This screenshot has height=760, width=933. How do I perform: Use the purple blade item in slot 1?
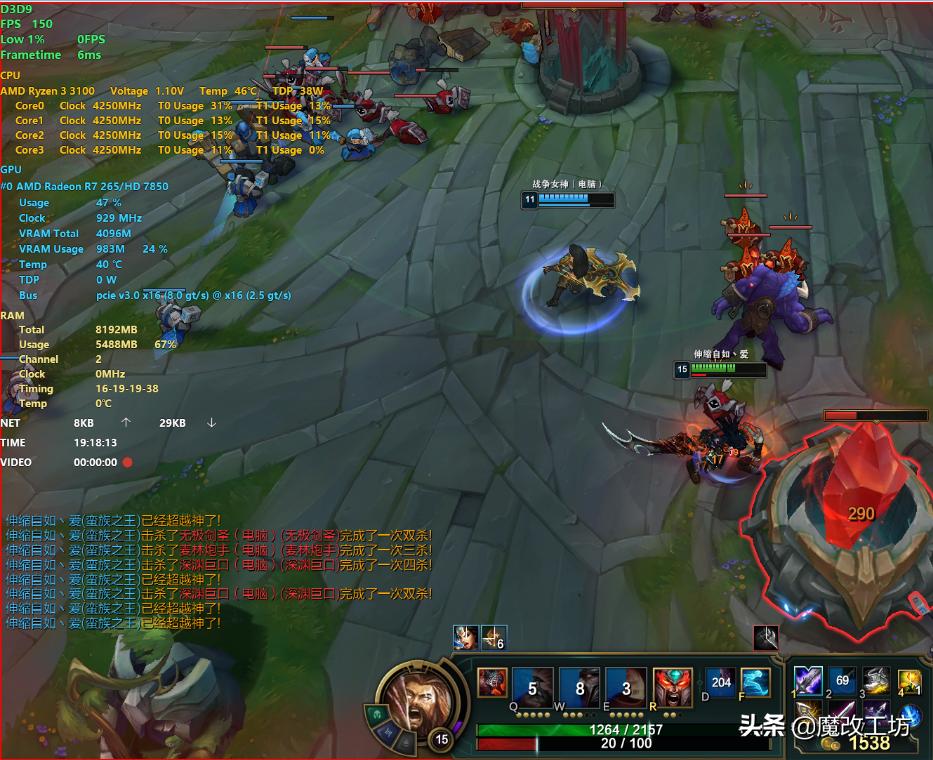click(808, 680)
